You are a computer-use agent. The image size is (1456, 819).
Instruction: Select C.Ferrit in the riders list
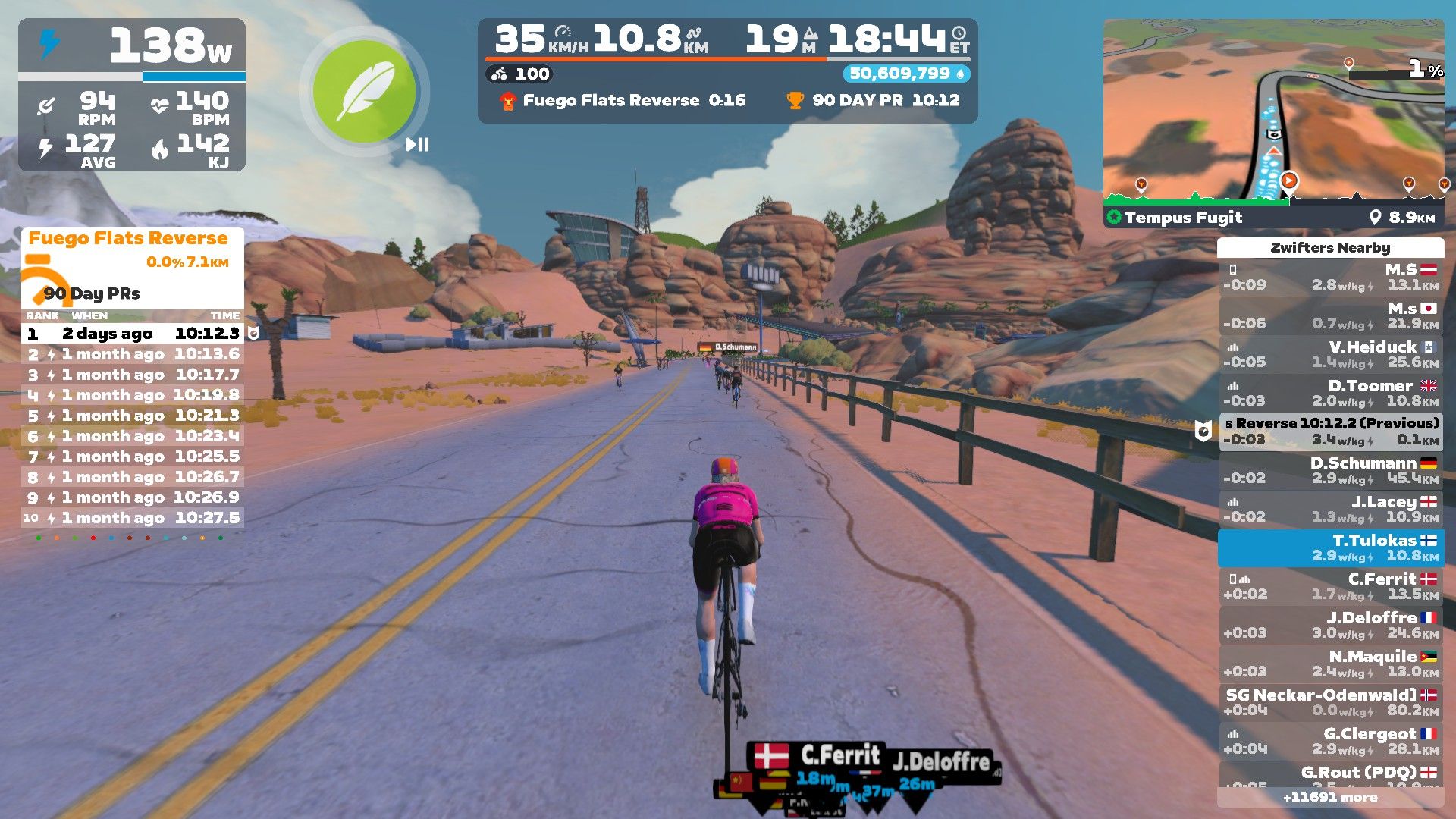click(1331, 586)
